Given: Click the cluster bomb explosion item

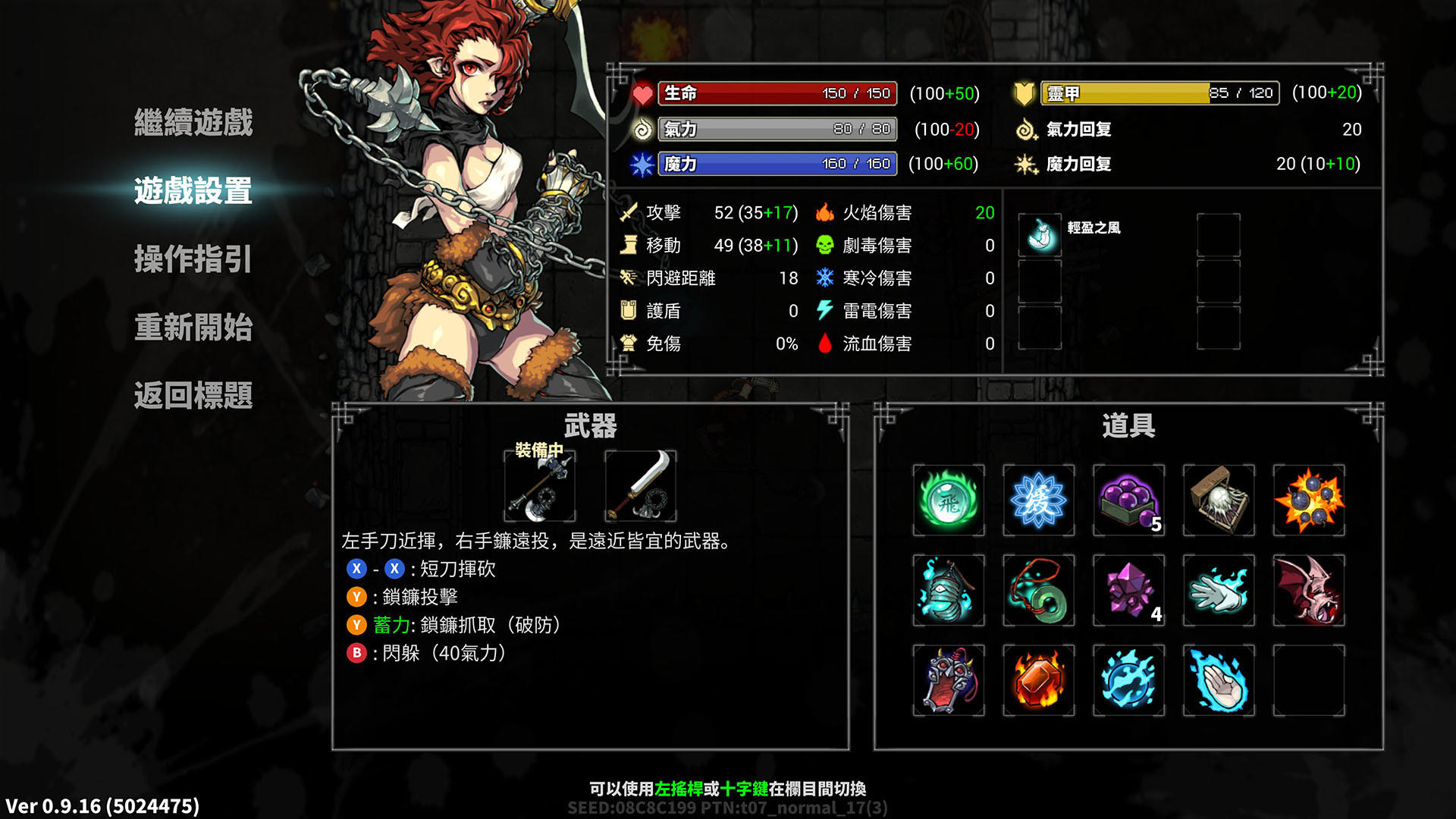Looking at the screenshot, I should (1310, 500).
